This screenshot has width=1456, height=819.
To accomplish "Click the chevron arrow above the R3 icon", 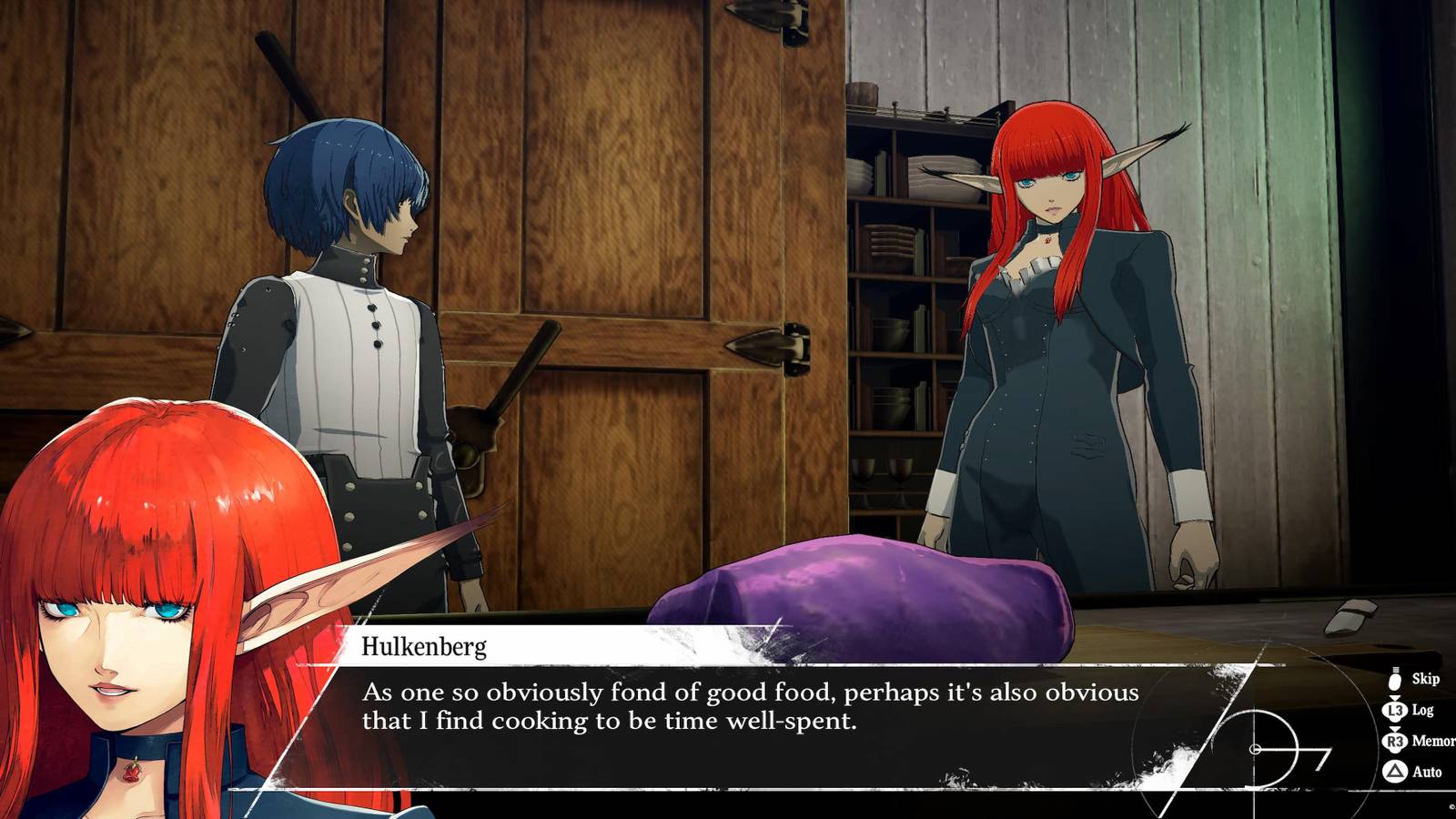I will pyautogui.click(x=1394, y=730).
